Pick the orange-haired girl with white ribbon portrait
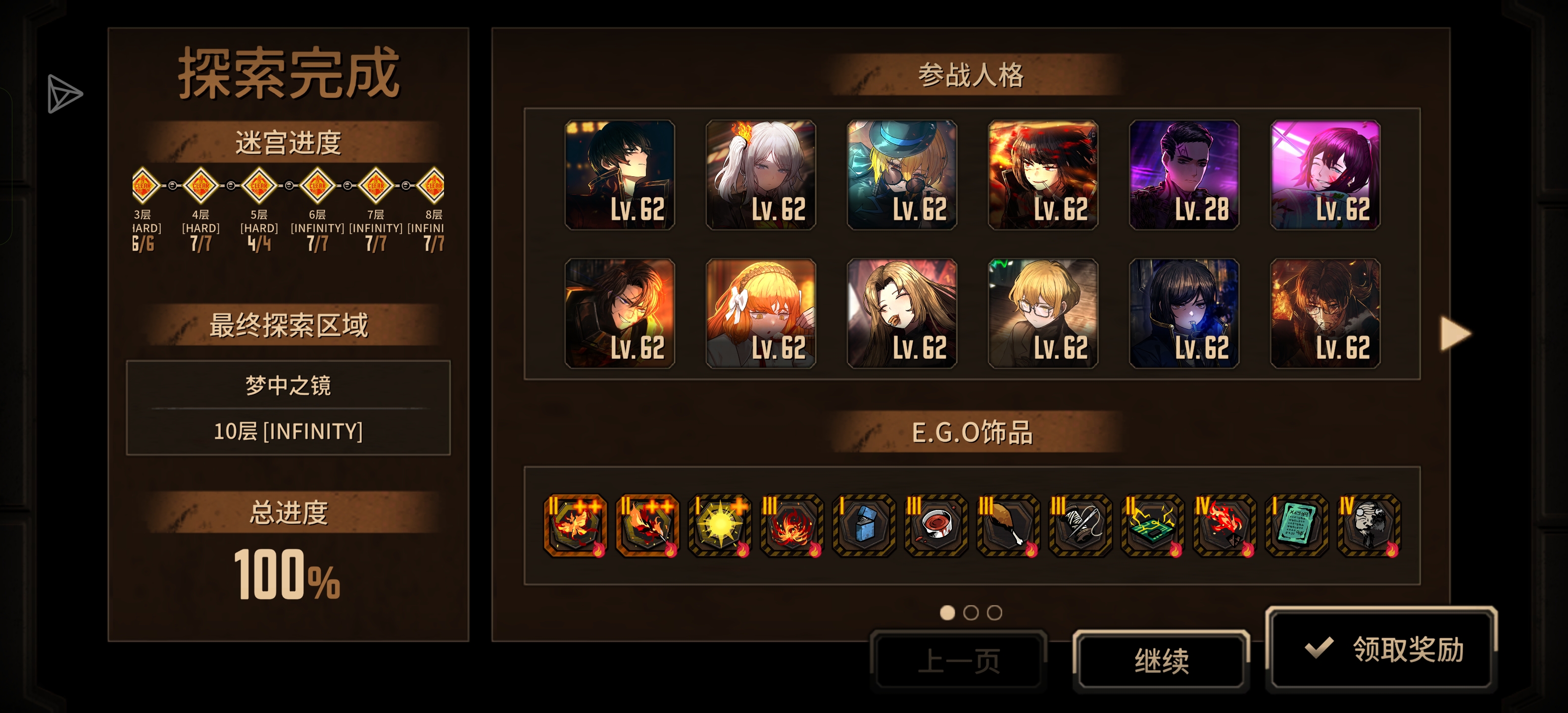Image resolution: width=1568 pixels, height=713 pixels. [x=760, y=313]
